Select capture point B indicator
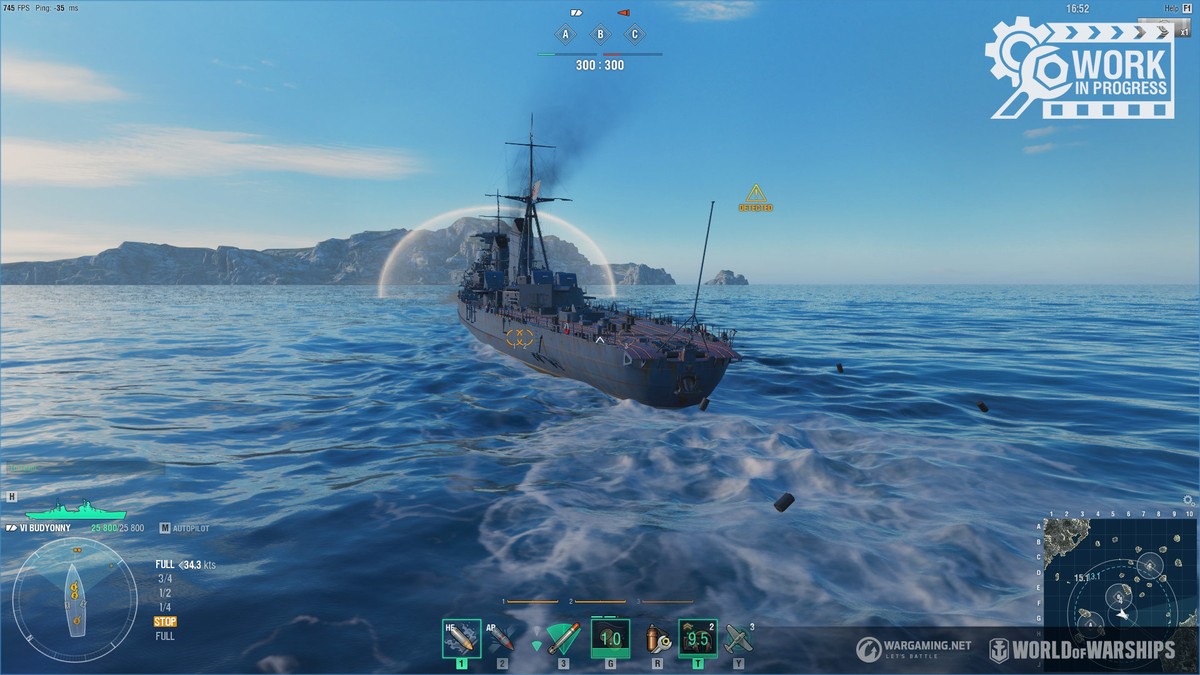The width and height of the screenshot is (1200, 675). click(600, 34)
